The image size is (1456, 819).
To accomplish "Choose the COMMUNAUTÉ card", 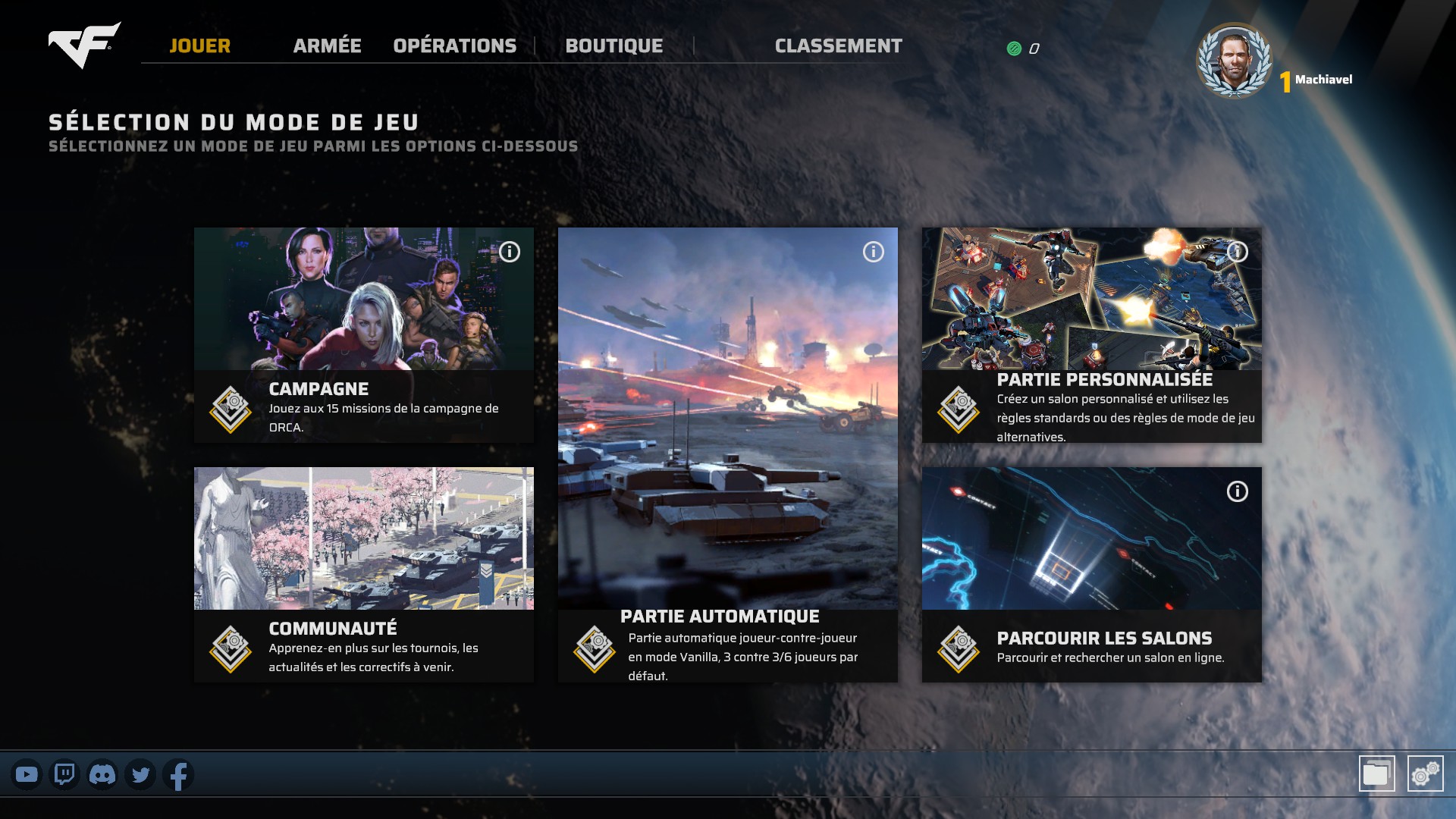I will click(x=363, y=574).
